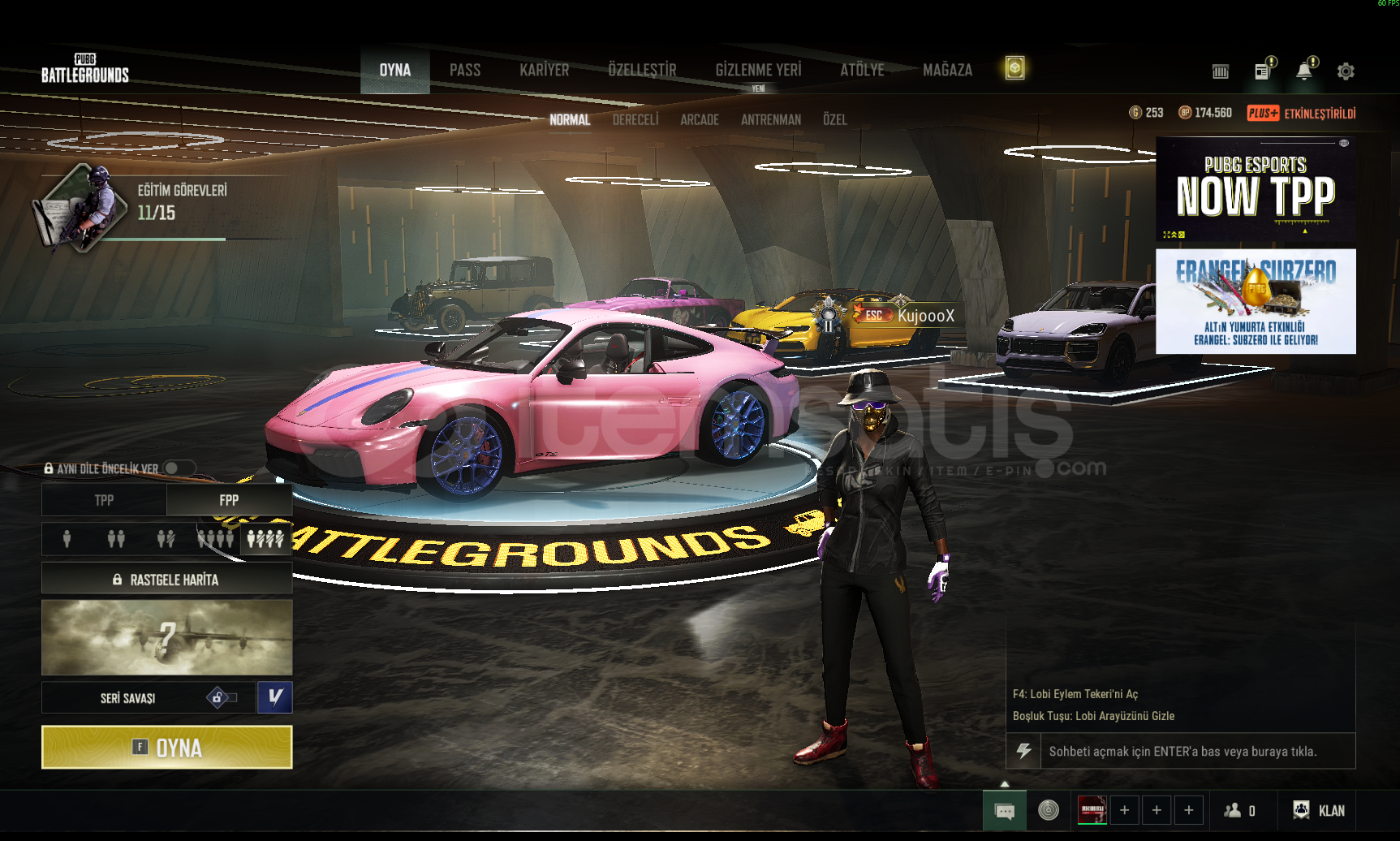Select solo player mode icon

67,539
